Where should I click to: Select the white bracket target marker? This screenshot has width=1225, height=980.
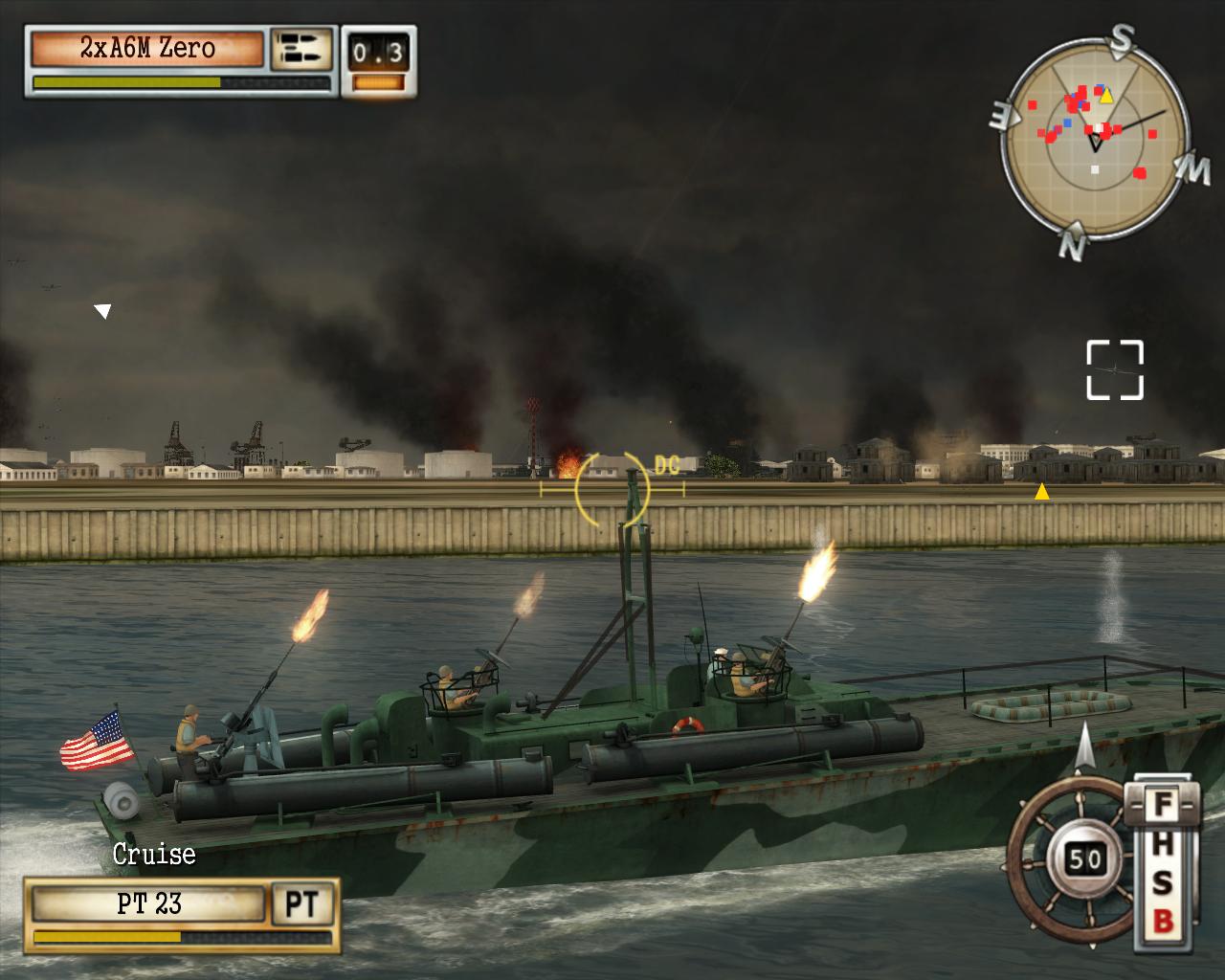1115,368
